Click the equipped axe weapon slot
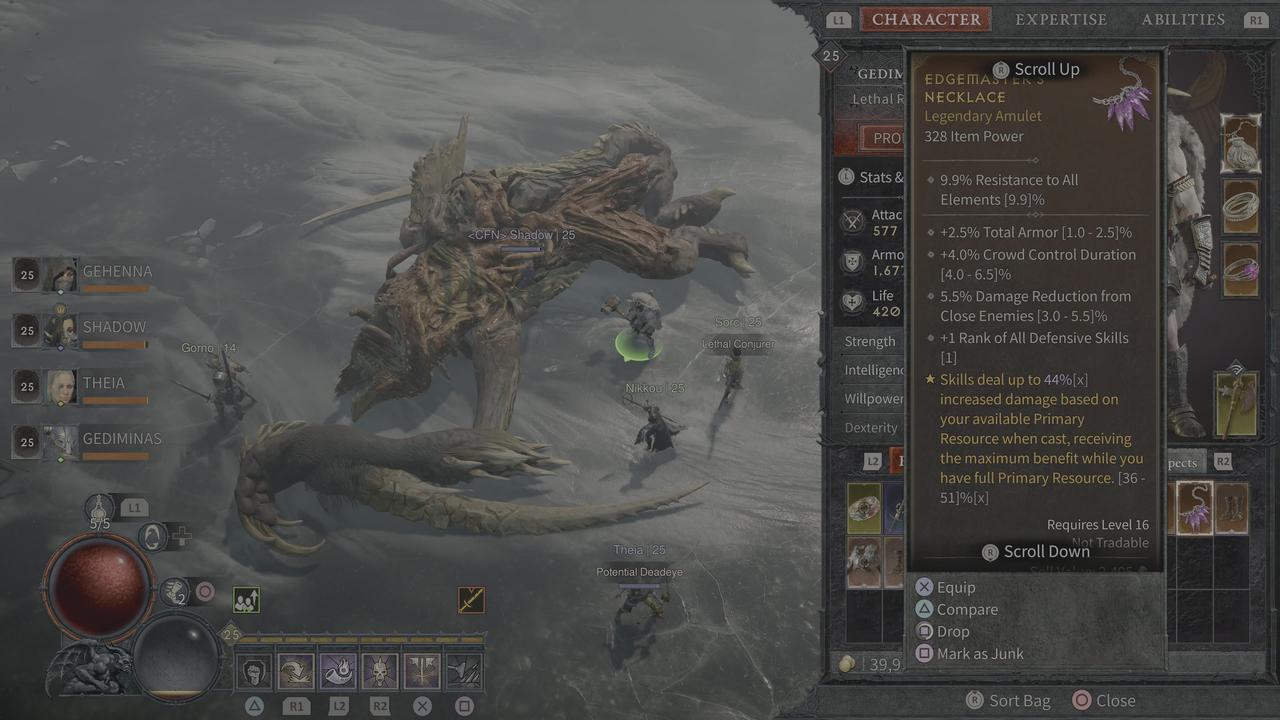The width and height of the screenshot is (1280, 720). (1236, 405)
